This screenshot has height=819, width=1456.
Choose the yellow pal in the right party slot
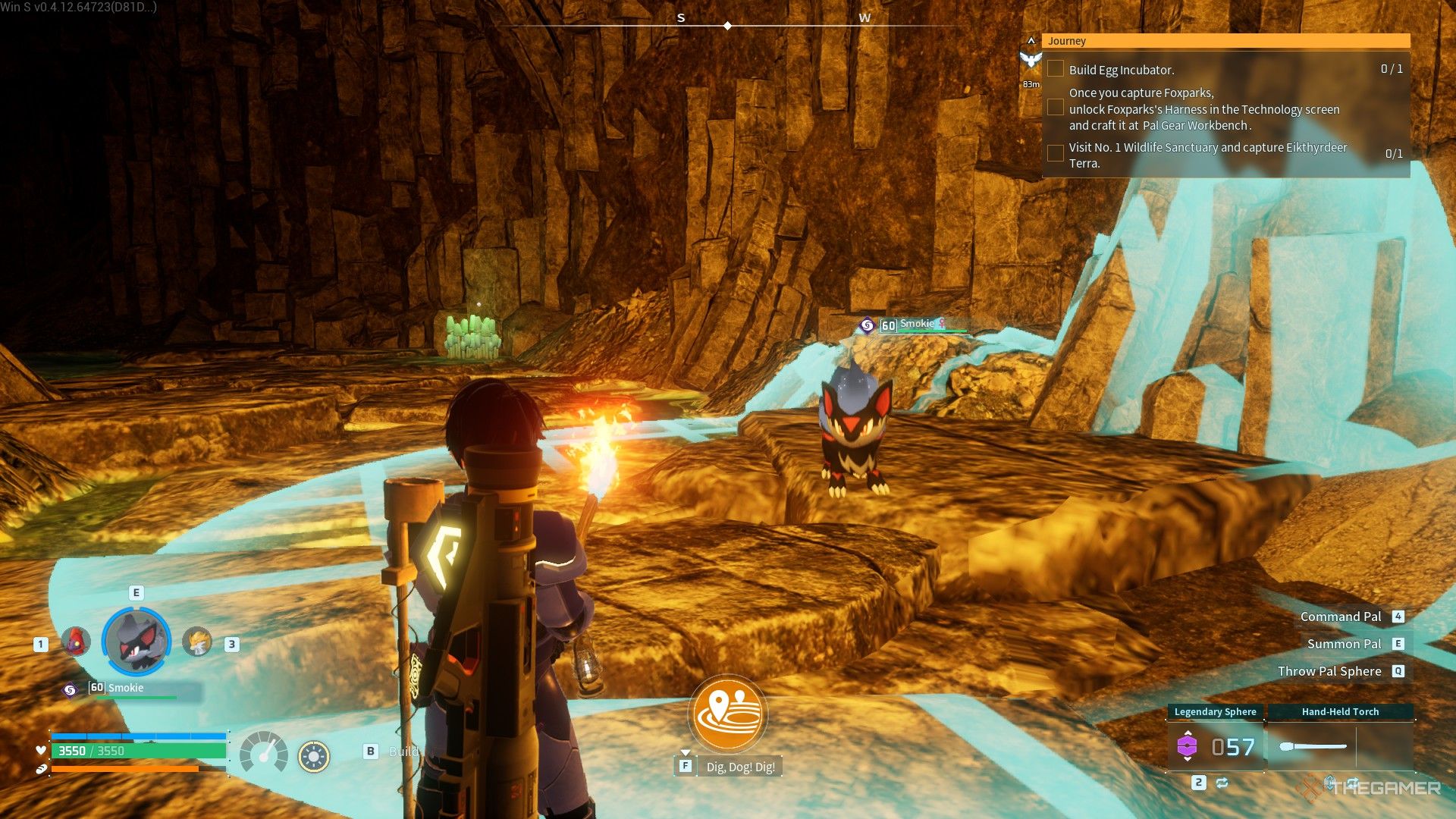click(198, 642)
